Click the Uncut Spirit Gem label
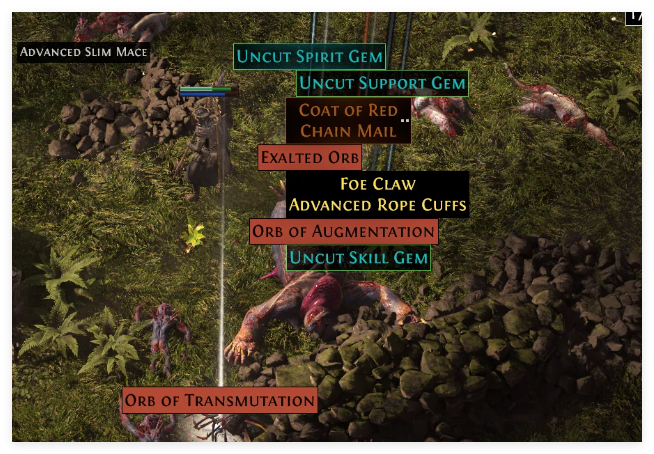This screenshot has height=454, width=654. point(310,58)
